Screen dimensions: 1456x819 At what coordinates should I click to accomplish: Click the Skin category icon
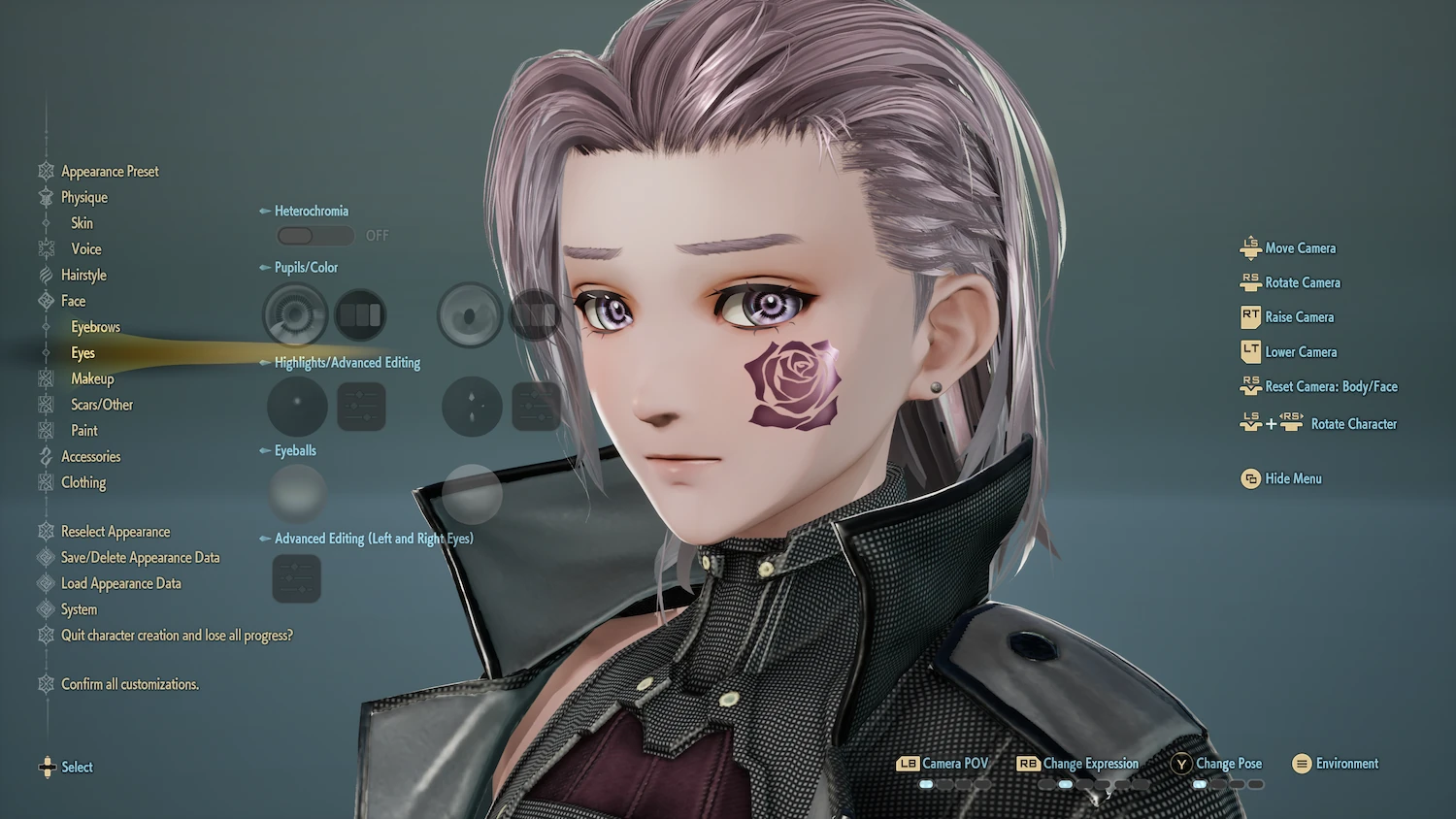47,222
